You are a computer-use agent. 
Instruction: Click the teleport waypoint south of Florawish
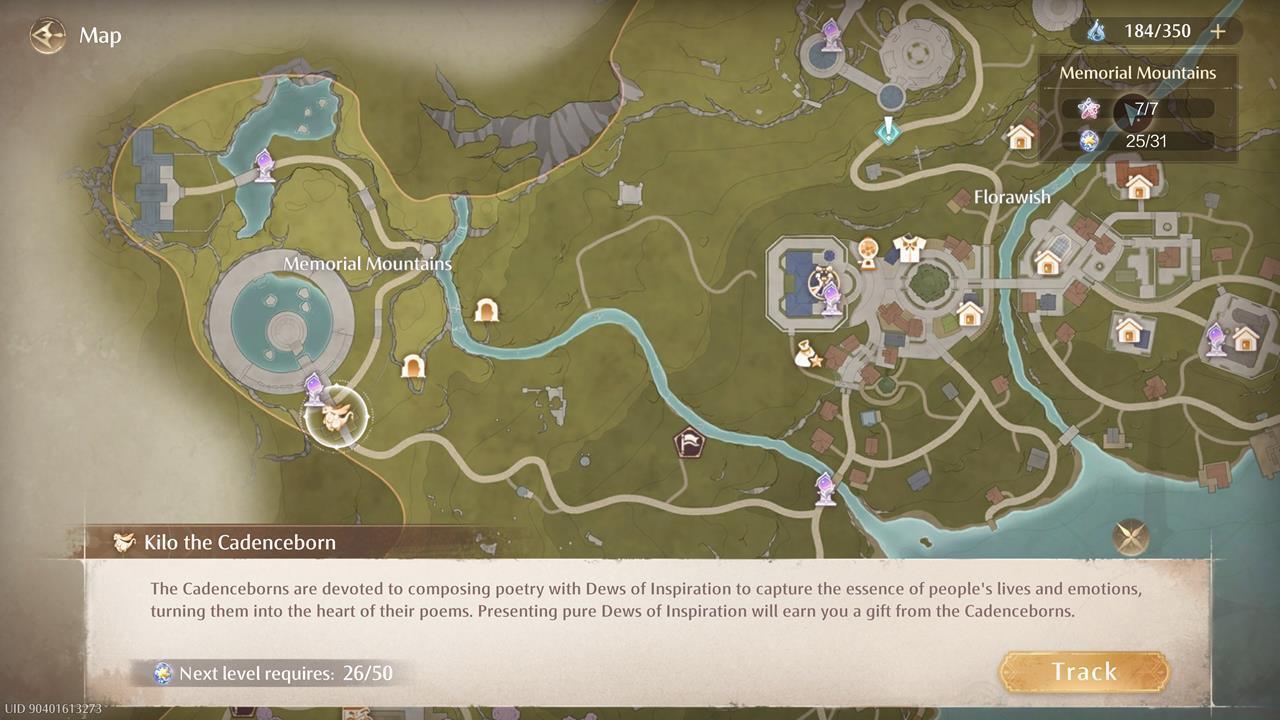coord(824,487)
